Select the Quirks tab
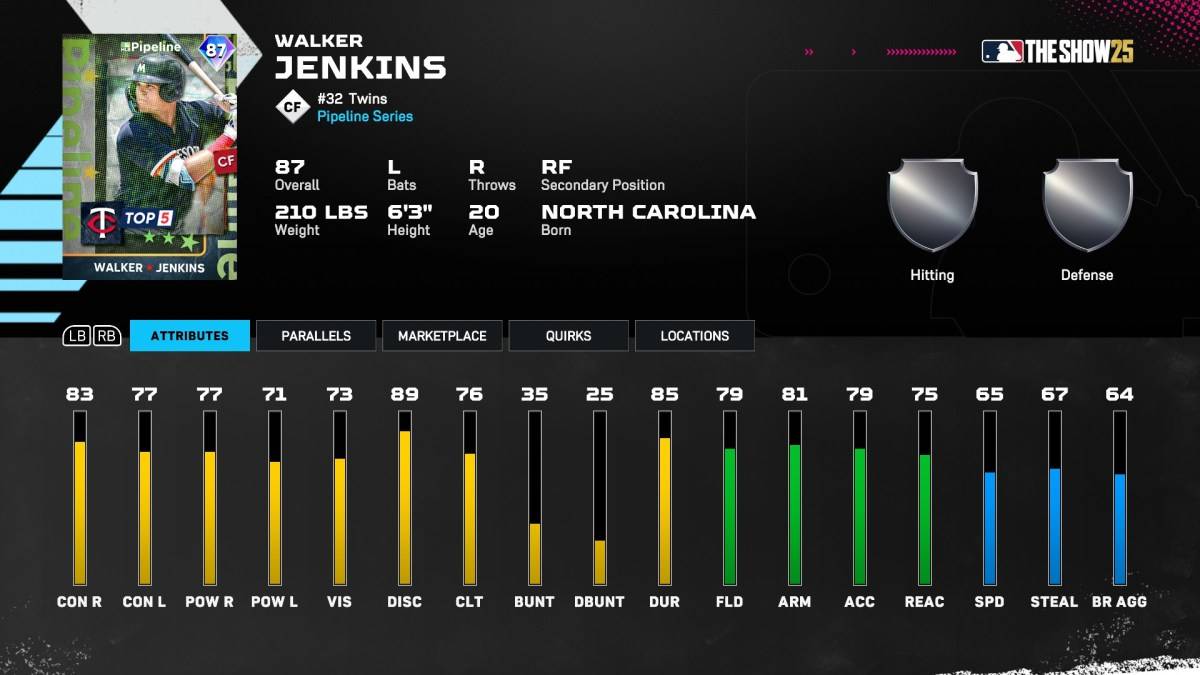This screenshot has height=675, width=1200. [x=568, y=336]
